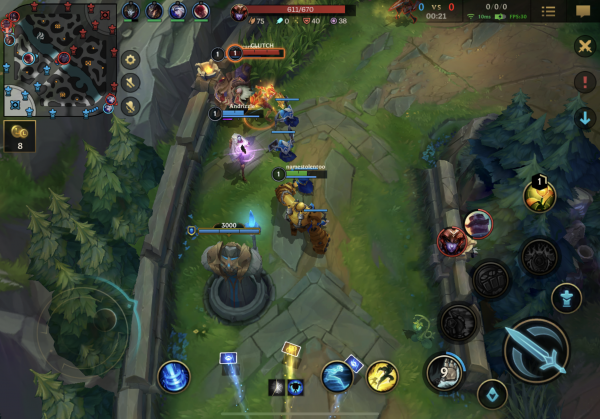Send the red exclamation danger ping
This screenshot has width=600, height=419.
pyautogui.click(x=585, y=82)
